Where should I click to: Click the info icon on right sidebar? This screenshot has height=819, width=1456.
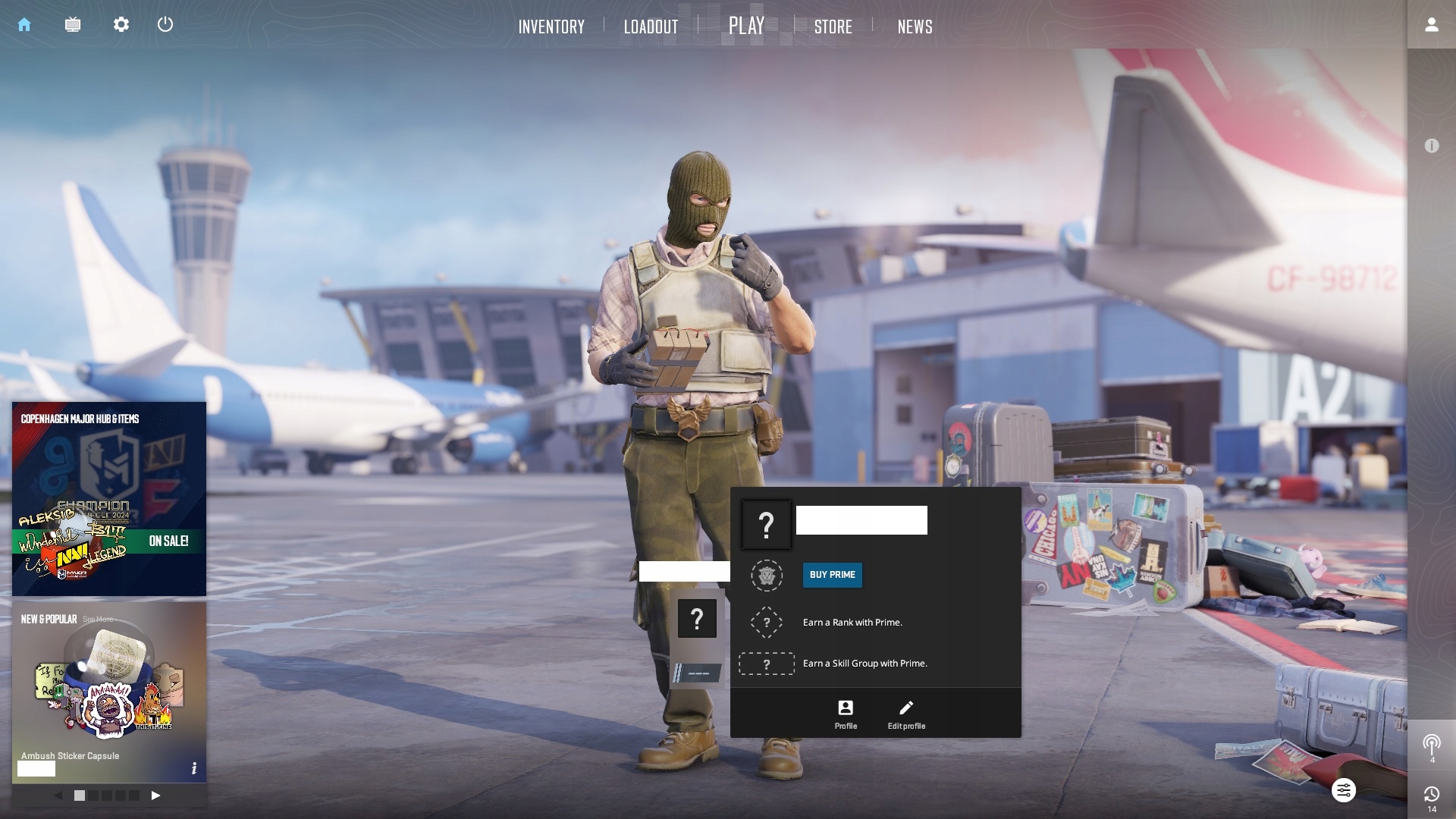[x=1431, y=146]
